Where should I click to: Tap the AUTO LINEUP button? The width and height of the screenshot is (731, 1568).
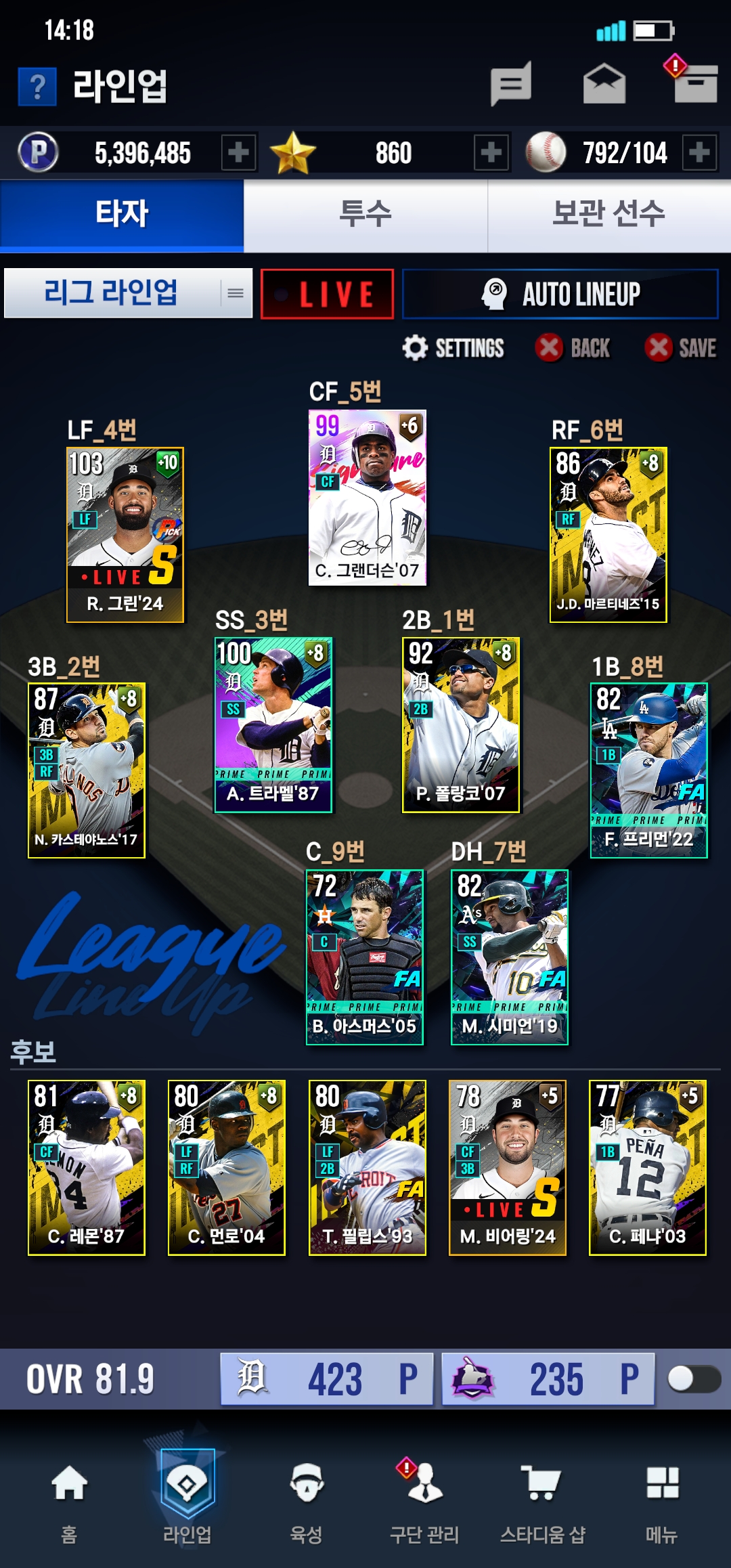pyautogui.click(x=560, y=294)
